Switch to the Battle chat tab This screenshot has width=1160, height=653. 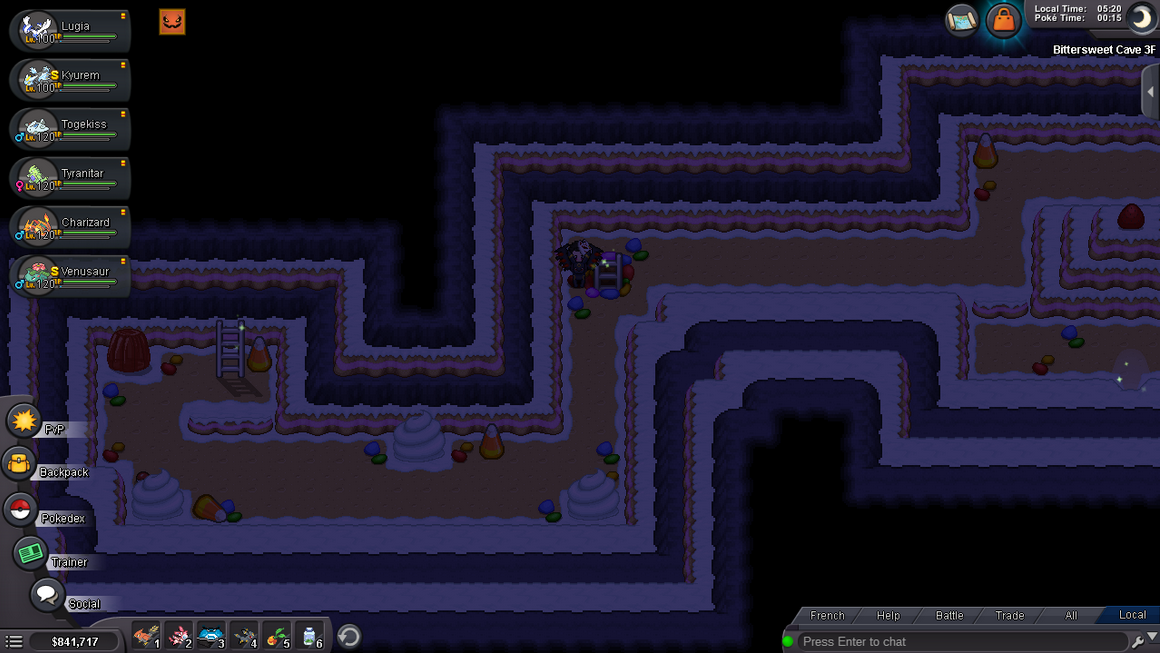(x=949, y=615)
